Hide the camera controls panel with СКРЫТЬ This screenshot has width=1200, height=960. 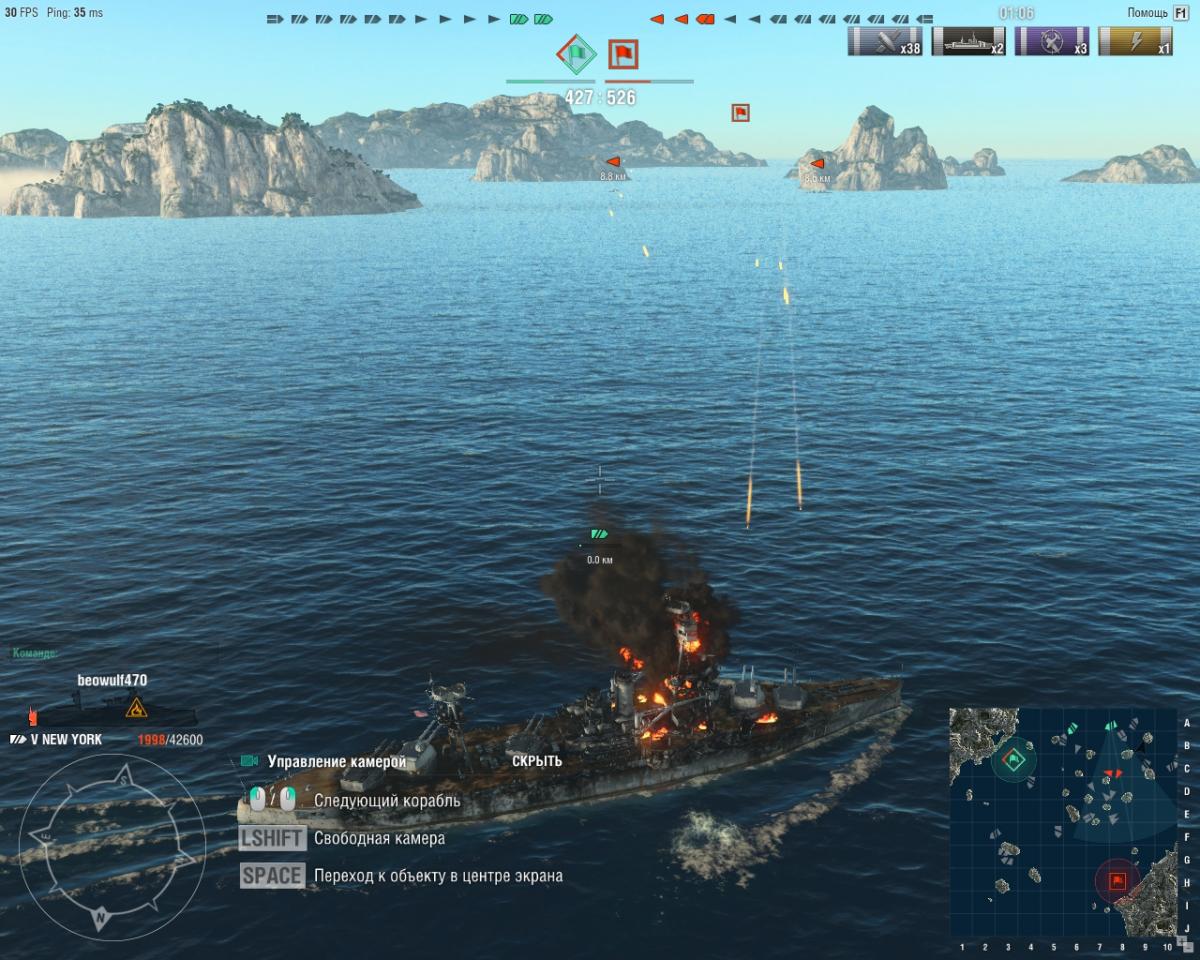[x=537, y=761]
